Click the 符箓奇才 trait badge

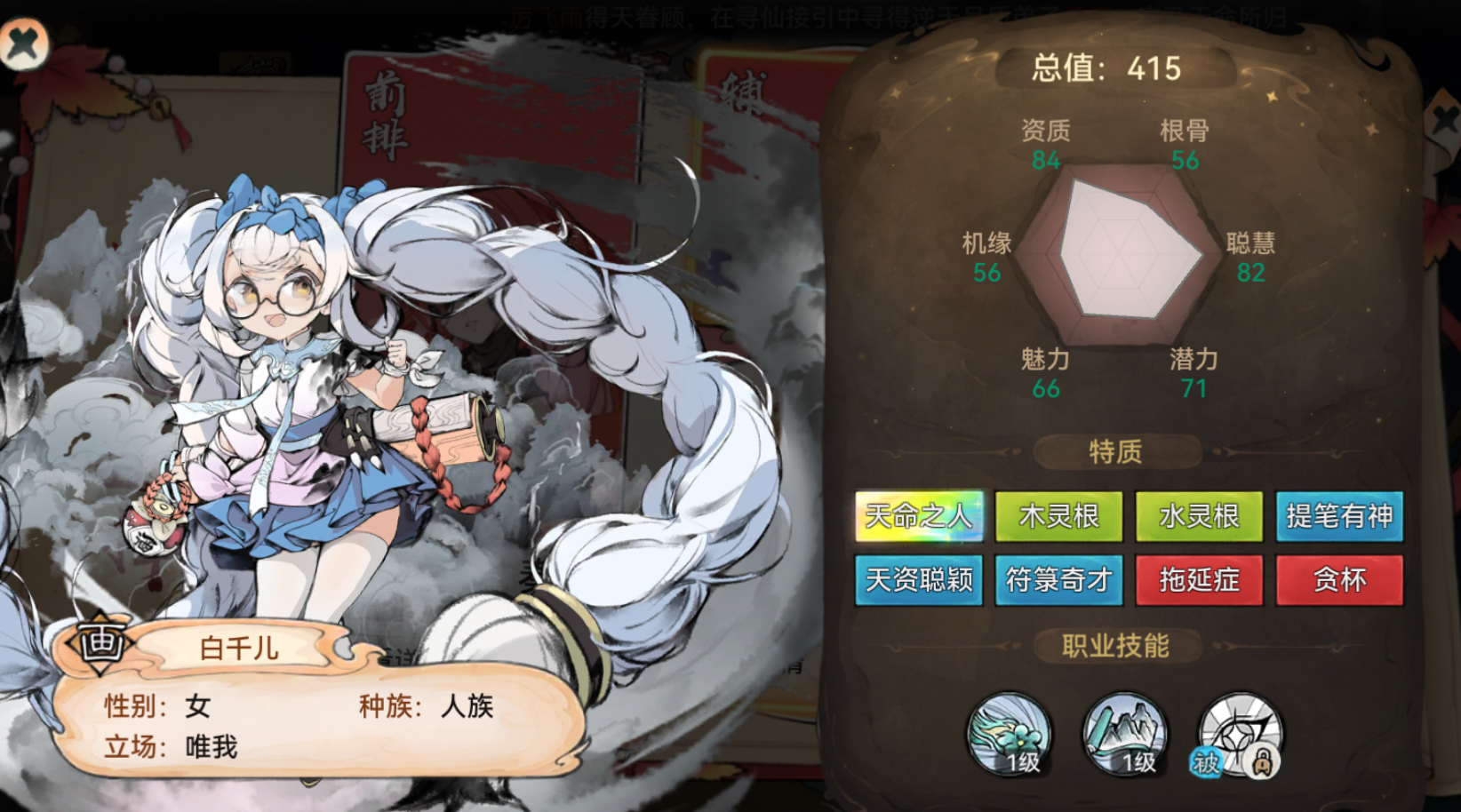[1059, 579]
